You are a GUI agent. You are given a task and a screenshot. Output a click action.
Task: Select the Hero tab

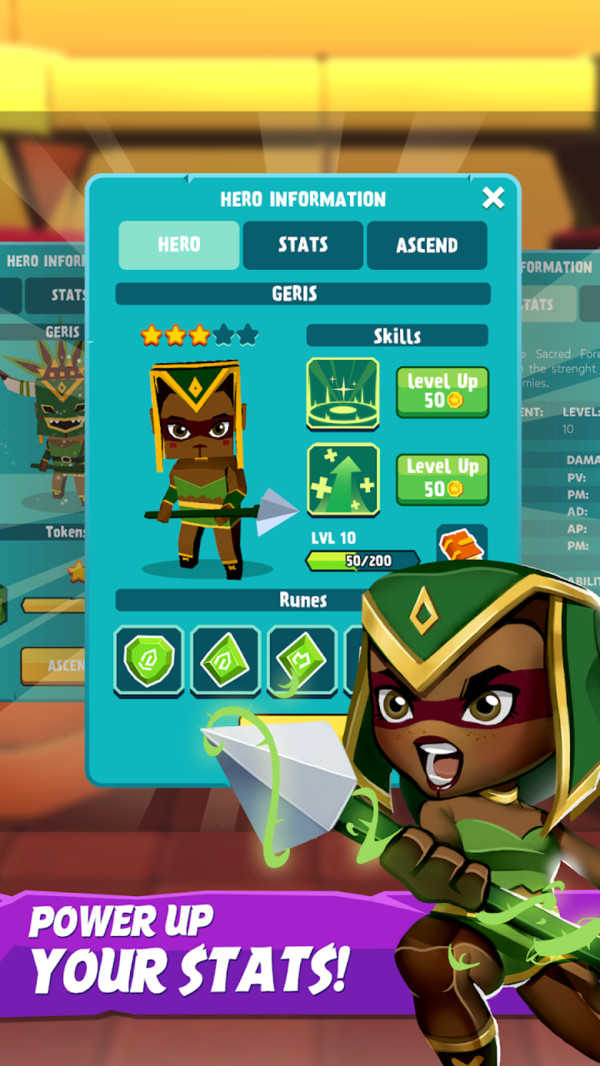(179, 245)
